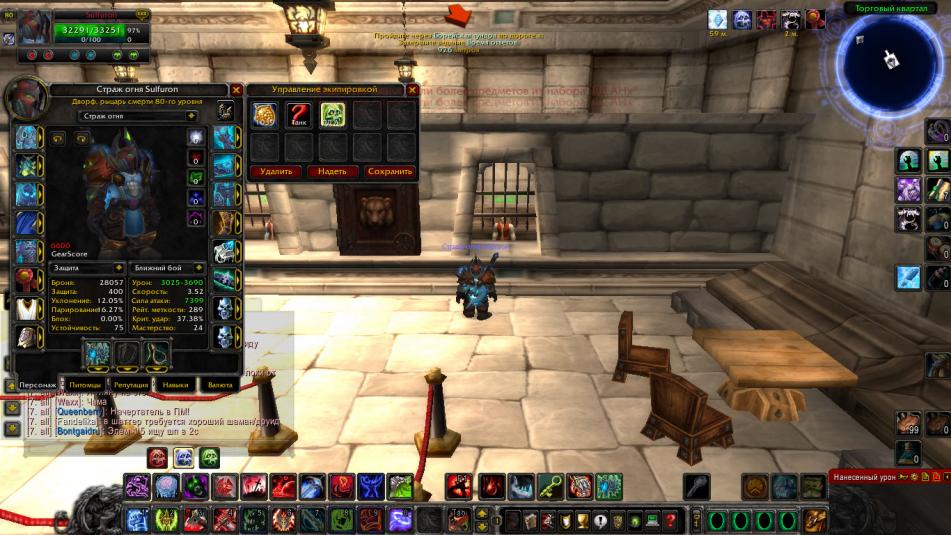The height and width of the screenshot is (535, 951).
Task: Click the Удалить button in equipment manager
Action: click(x=276, y=171)
